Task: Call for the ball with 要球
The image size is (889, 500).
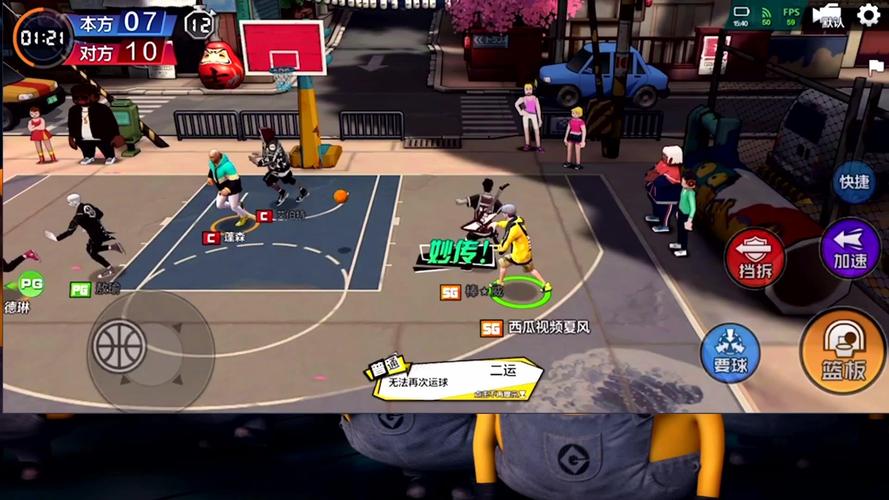Action: [730, 353]
